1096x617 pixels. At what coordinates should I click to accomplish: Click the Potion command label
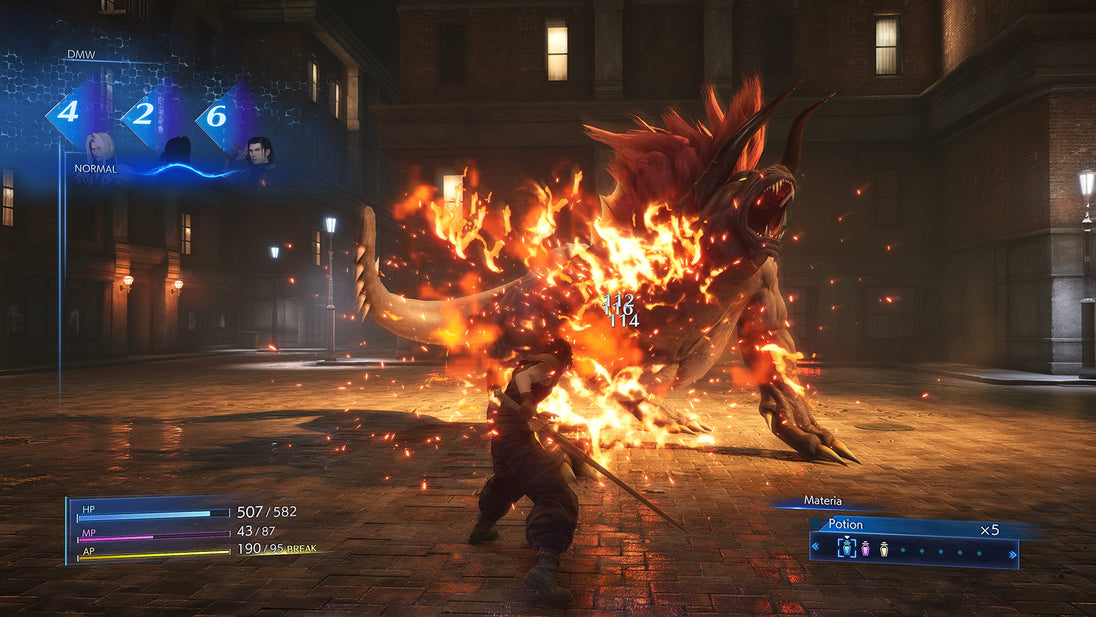[846, 524]
